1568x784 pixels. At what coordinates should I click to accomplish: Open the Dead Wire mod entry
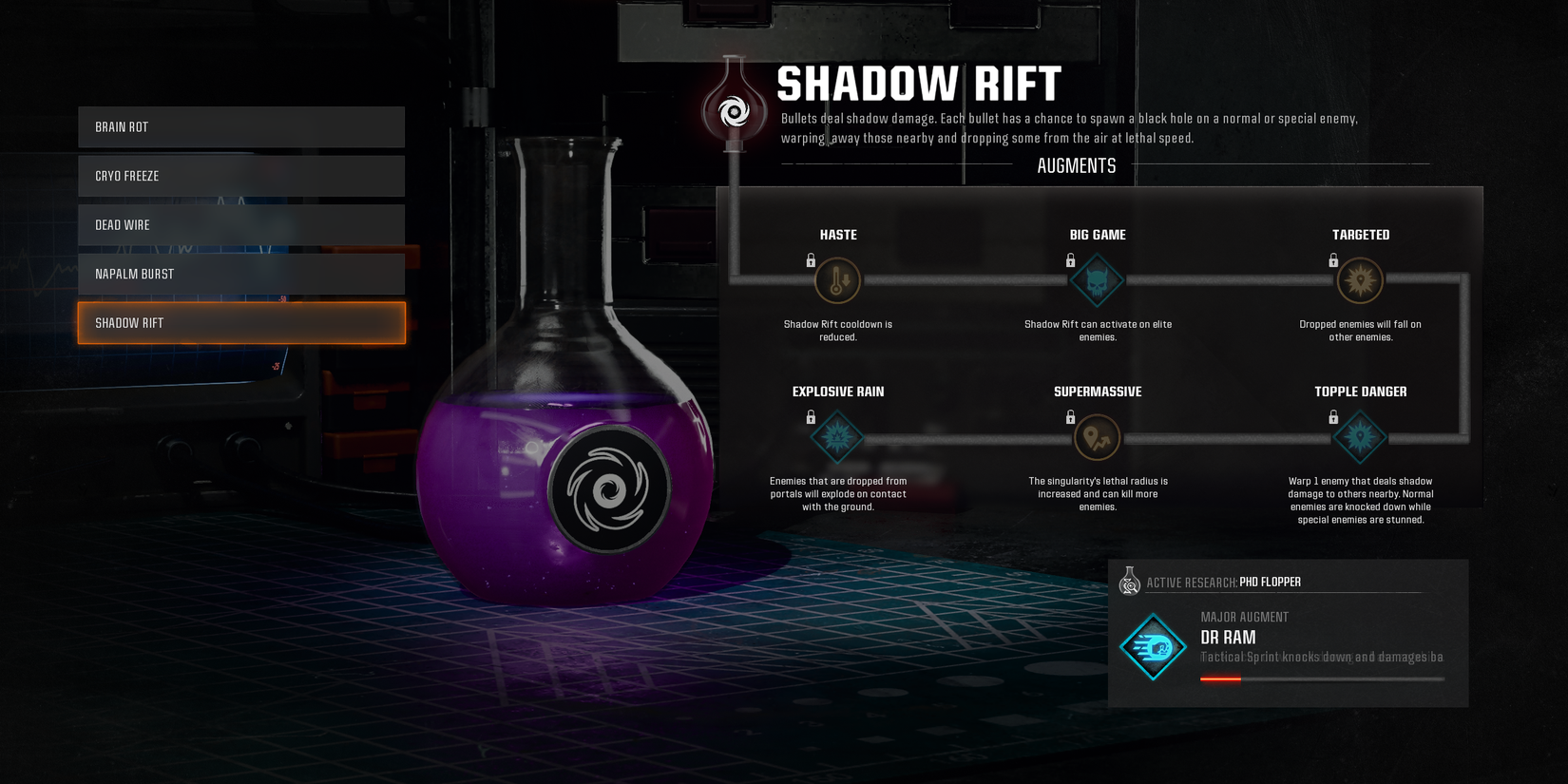240,224
